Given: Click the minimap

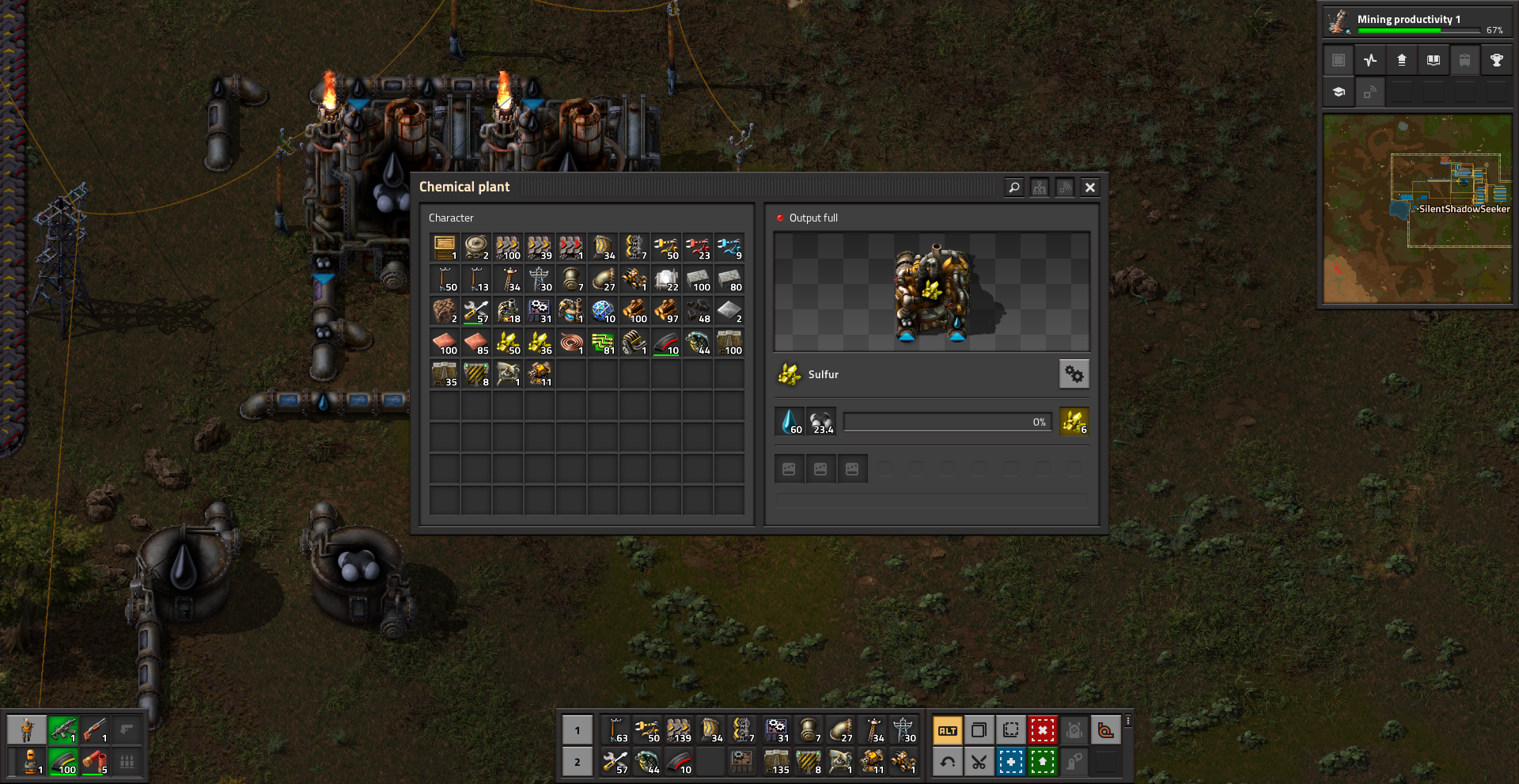Looking at the screenshot, I should (x=1417, y=209).
